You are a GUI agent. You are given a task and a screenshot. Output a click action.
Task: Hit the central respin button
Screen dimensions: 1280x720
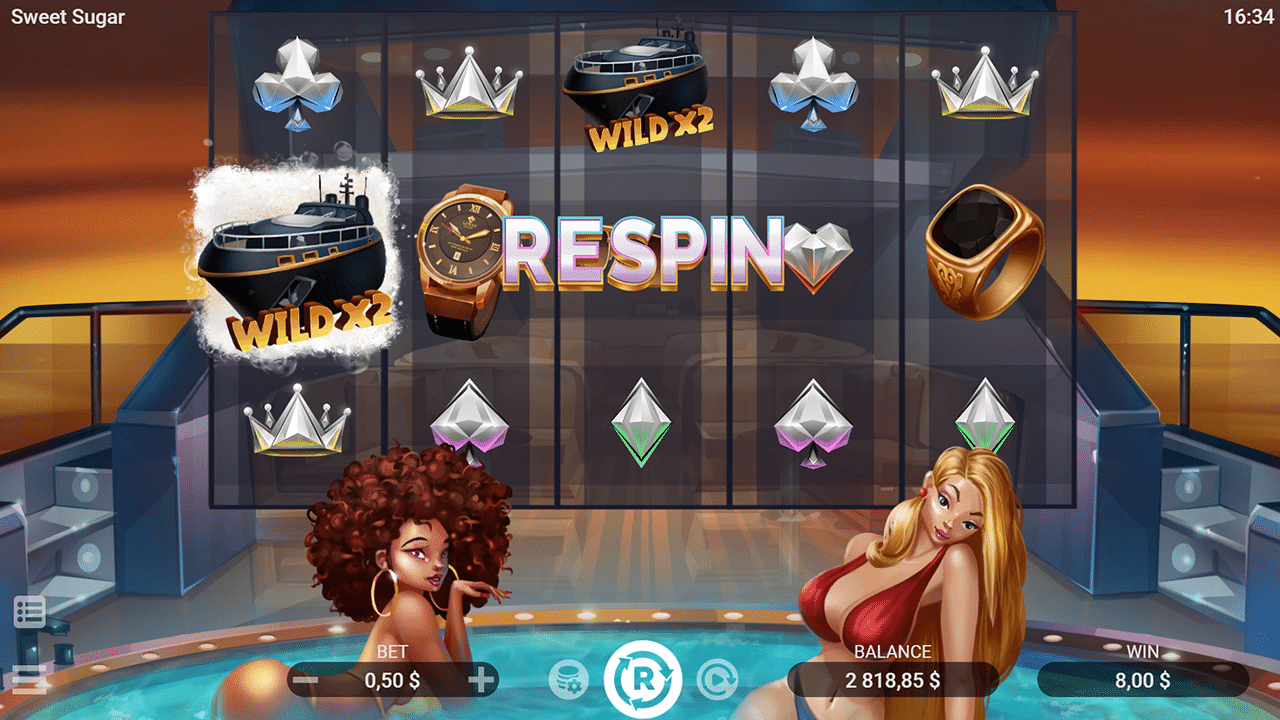coord(642,680)
